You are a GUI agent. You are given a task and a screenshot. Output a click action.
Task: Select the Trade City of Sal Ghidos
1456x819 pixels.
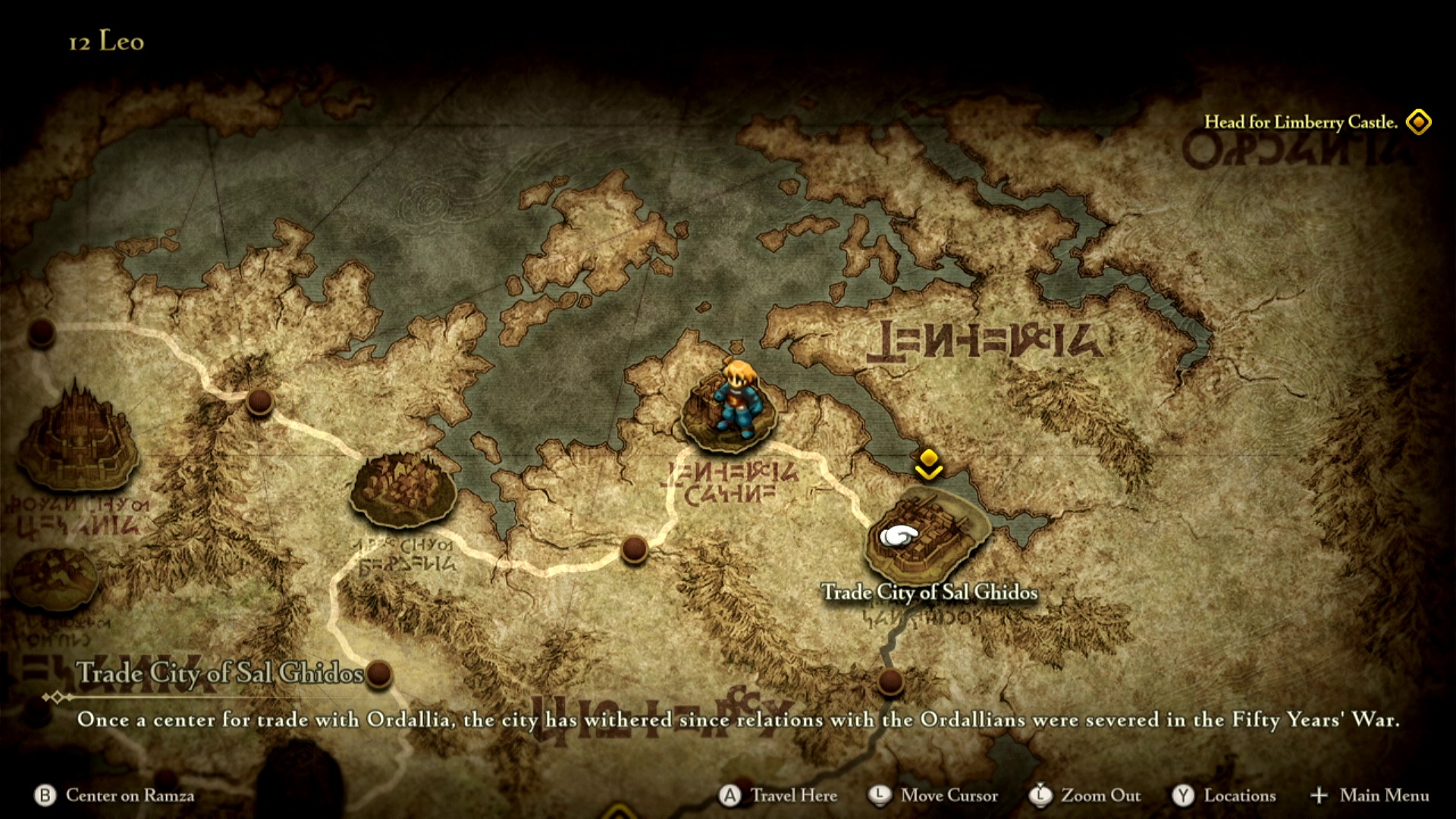pos(927,535)
